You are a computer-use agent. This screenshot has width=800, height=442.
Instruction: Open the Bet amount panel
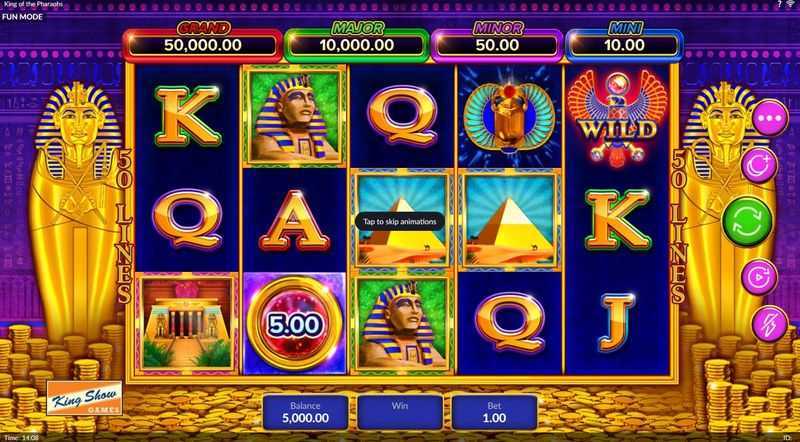click(x=496, y=412)
